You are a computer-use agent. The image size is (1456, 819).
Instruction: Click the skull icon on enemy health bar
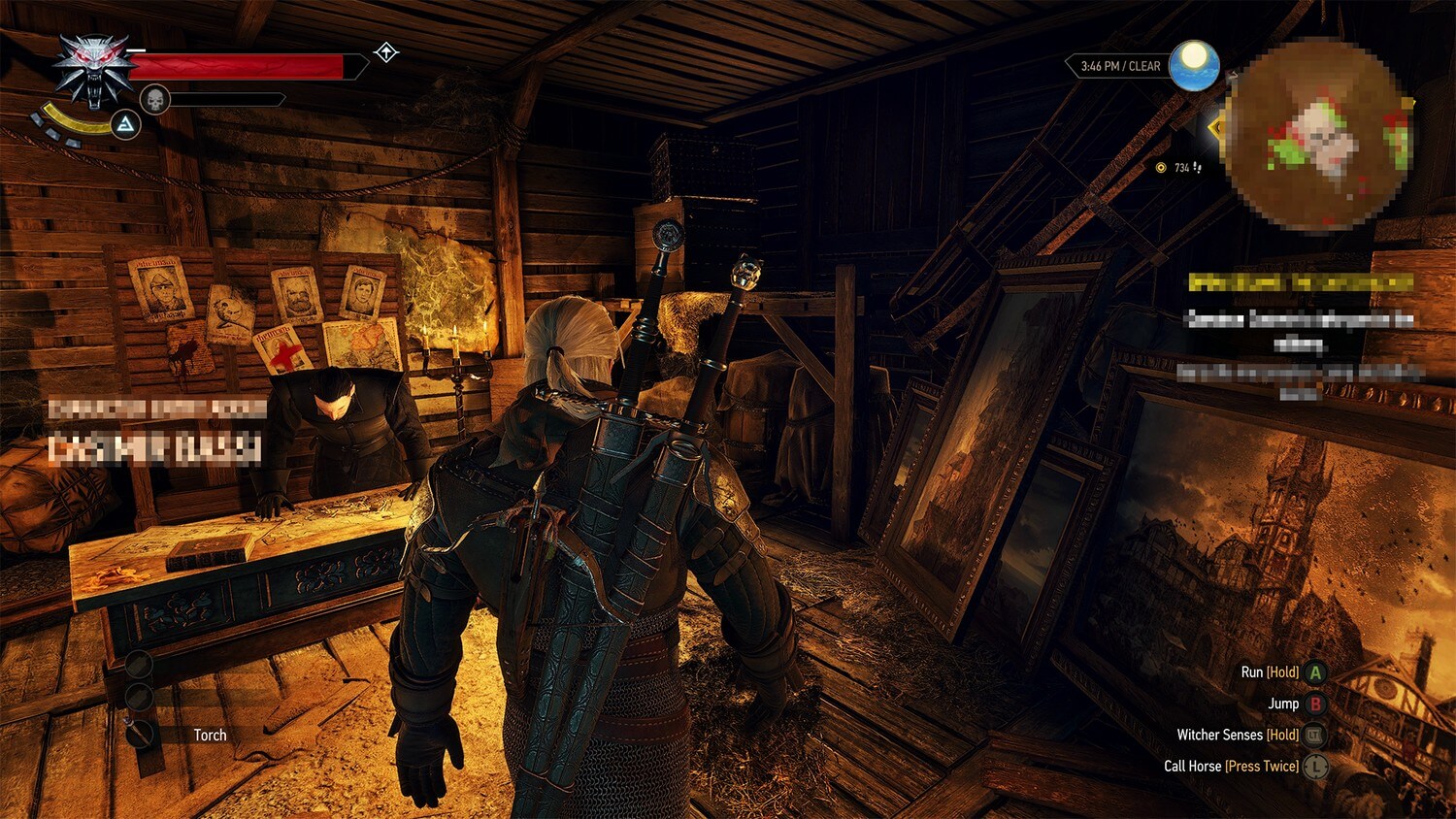[155, 97]
